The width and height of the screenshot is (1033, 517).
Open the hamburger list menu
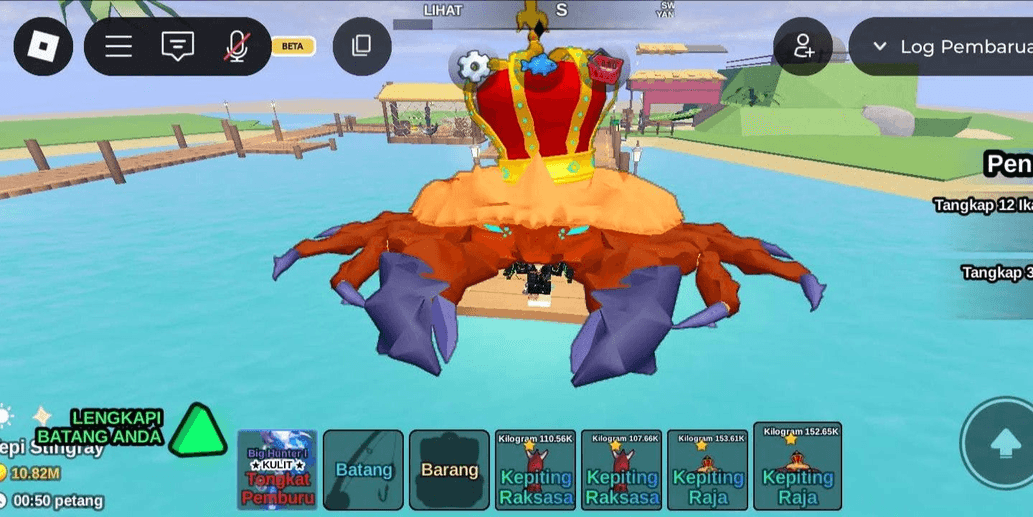click(x=119, y=46)
